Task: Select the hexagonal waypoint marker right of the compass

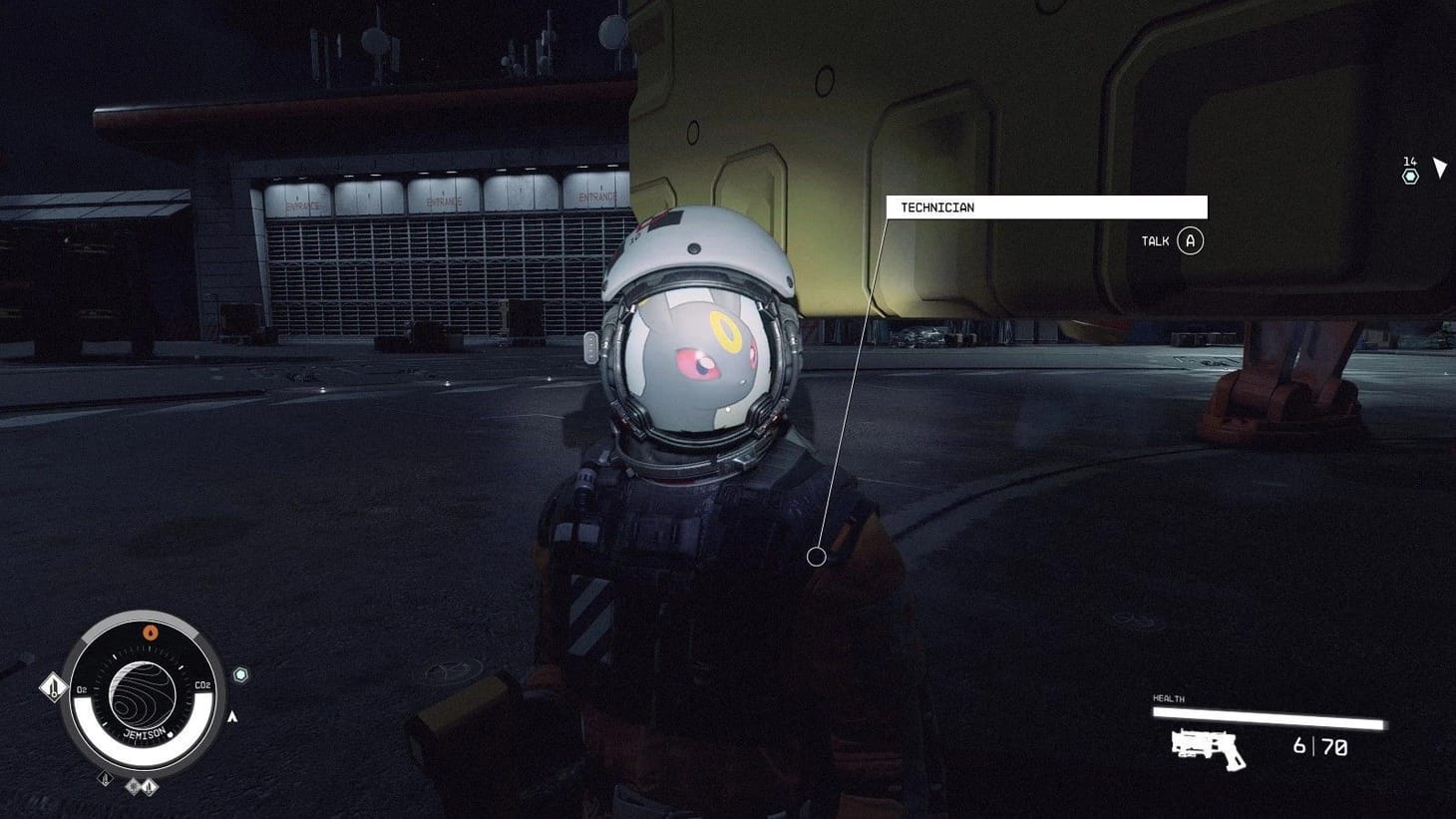Action: (240, 674)
